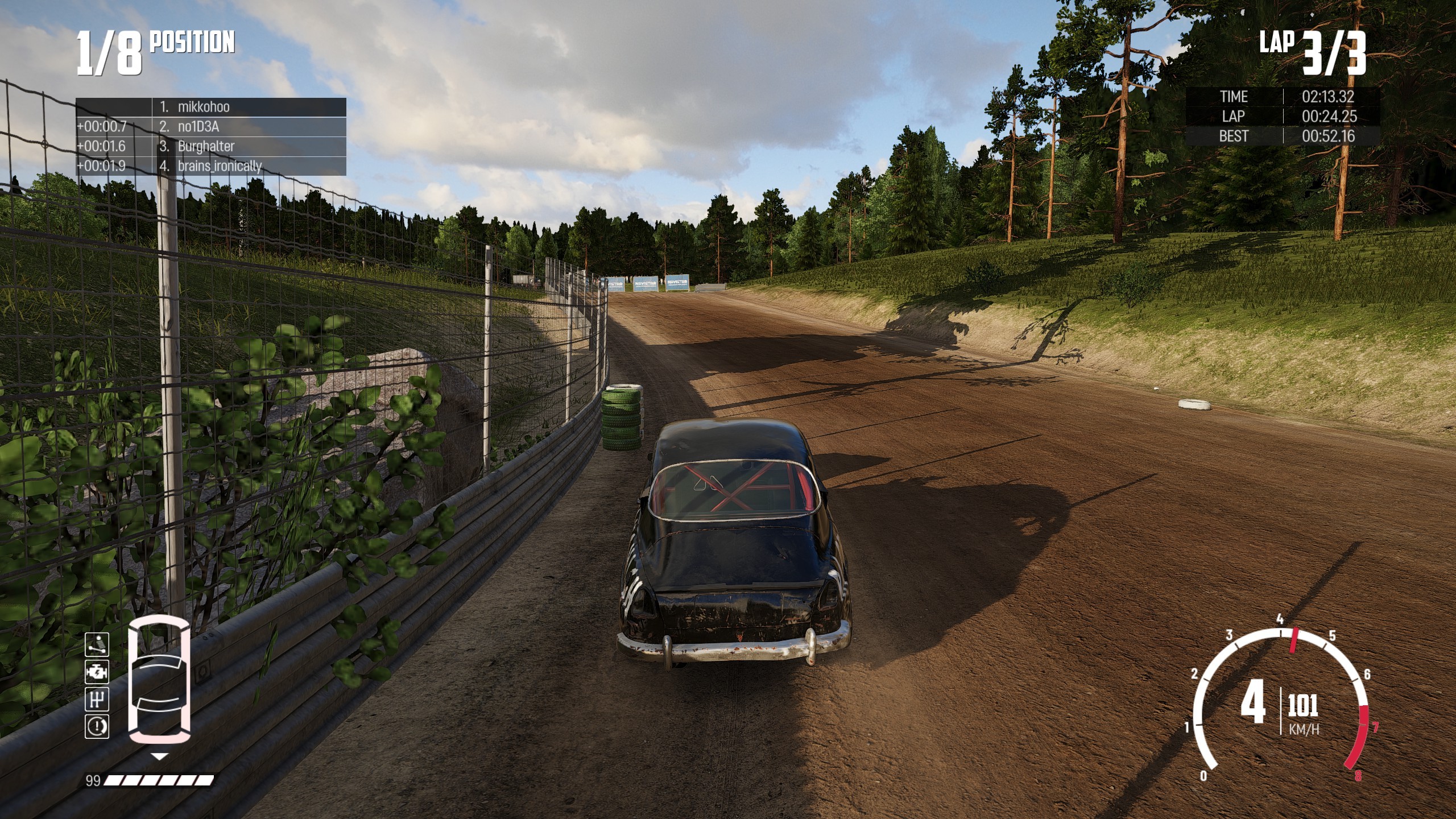Select brains_ironically in the leaderboard
This screenshot has width=1456, height=819.
pos(211,166)
